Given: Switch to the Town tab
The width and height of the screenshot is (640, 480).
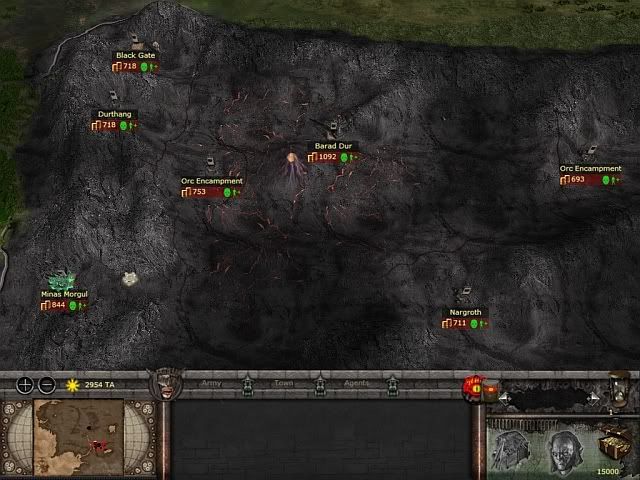Looking at the screenshot, I should (284, 383).
